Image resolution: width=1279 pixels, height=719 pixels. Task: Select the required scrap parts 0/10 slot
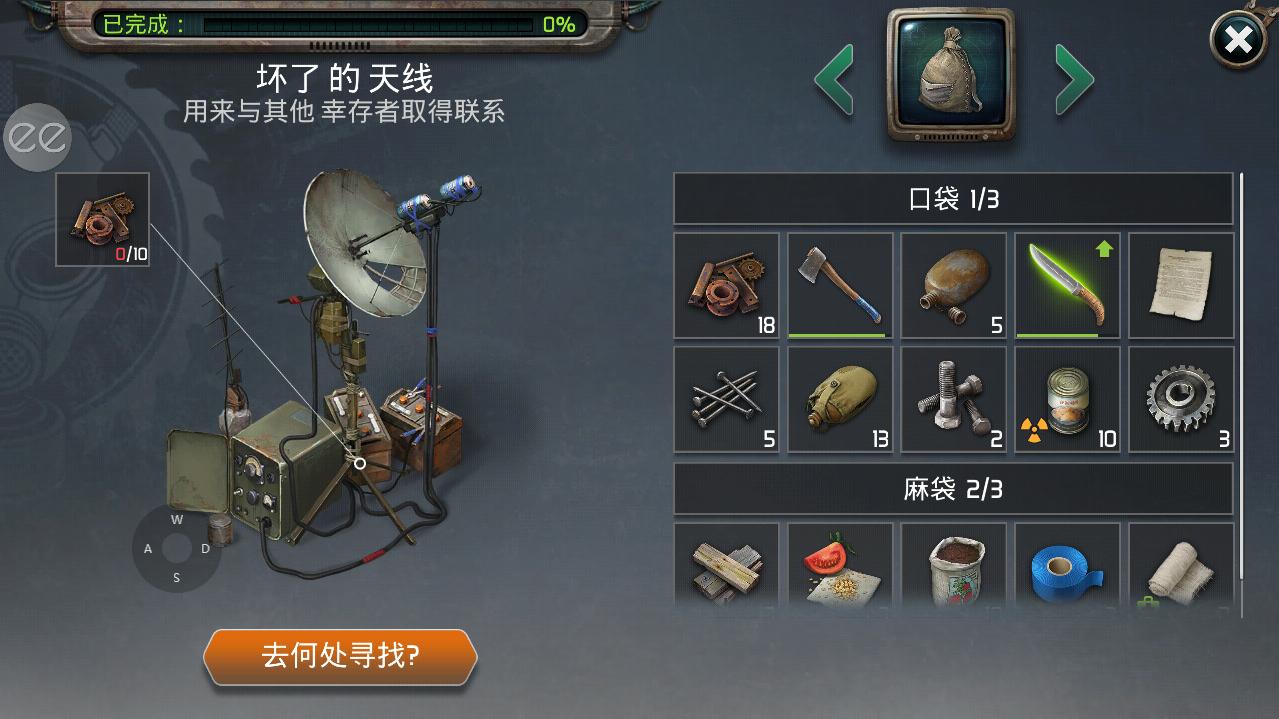click(102, 219)
